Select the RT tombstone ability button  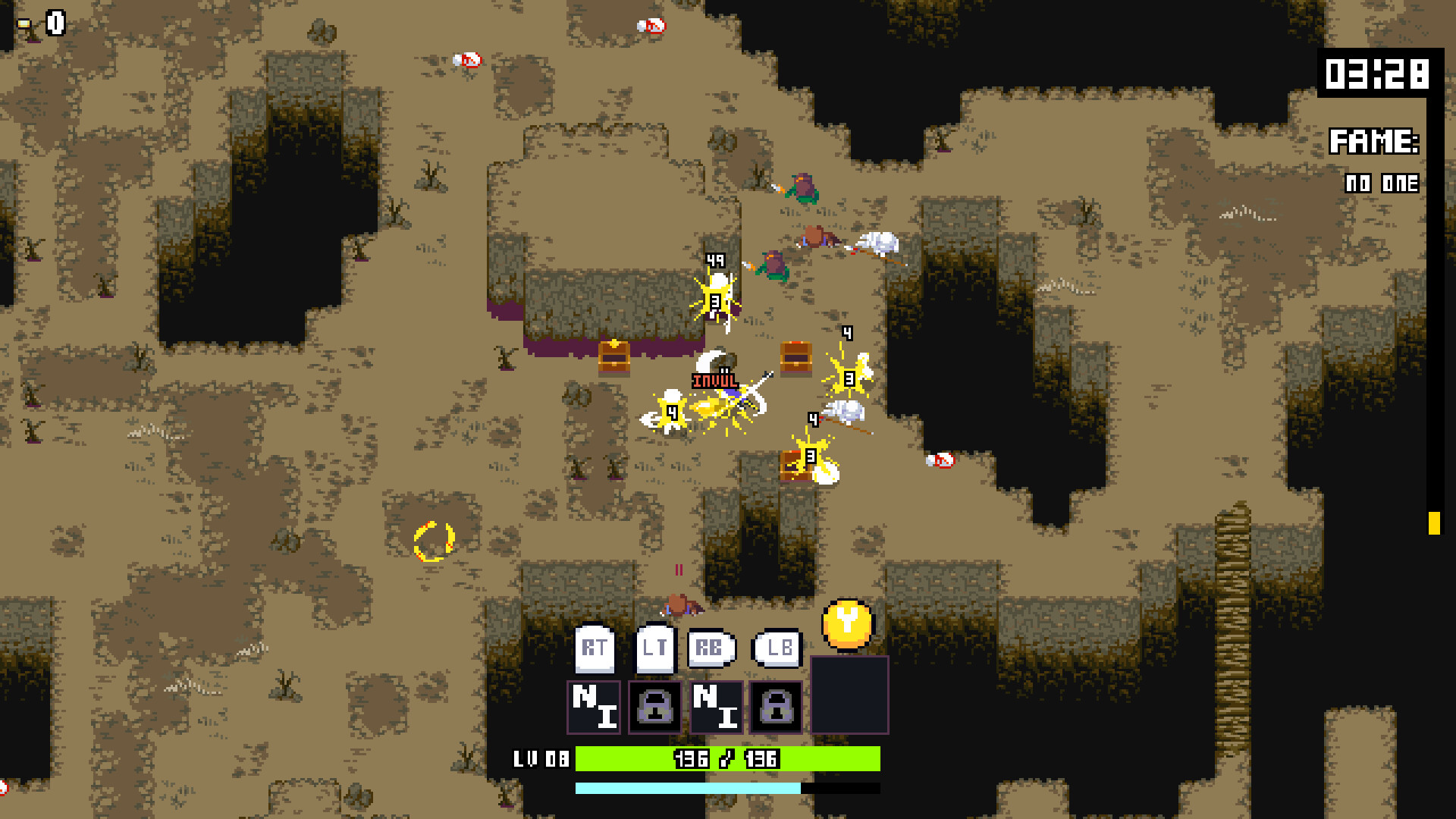(x=594, y=648)
